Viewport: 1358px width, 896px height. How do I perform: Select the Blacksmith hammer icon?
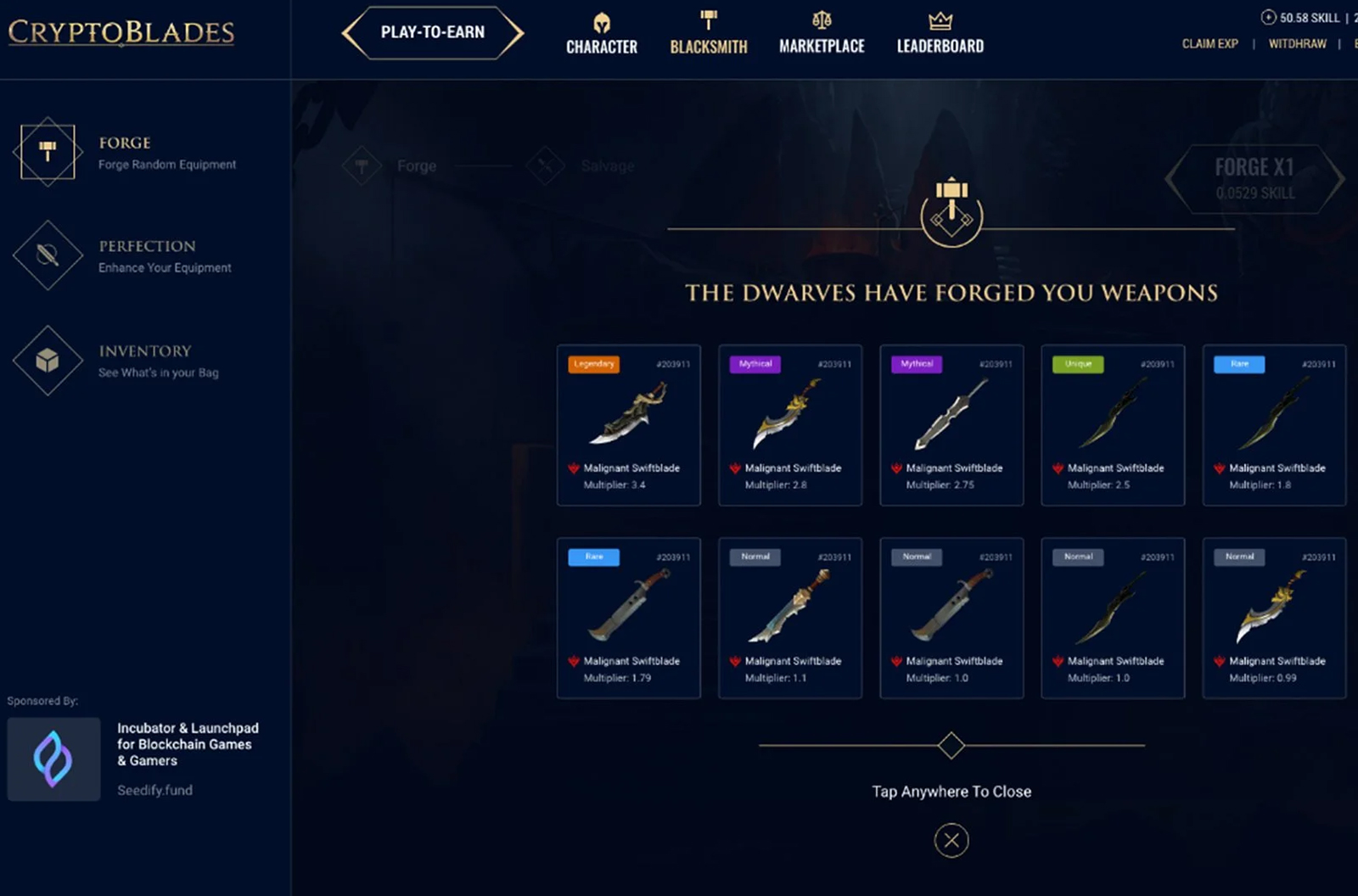[x=708, y=19]
